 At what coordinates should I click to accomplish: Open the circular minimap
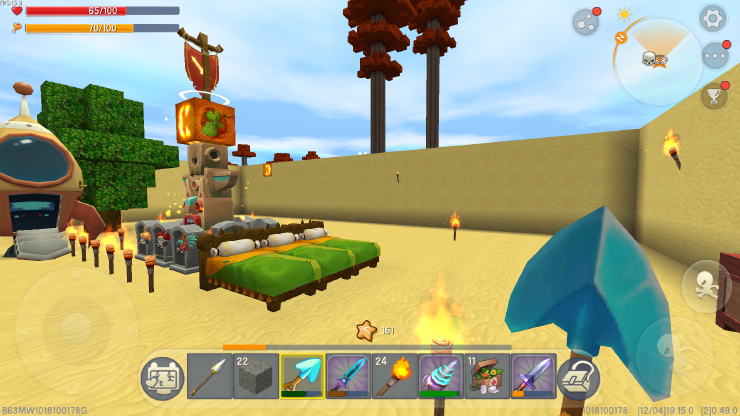click(x=656, y=61)
